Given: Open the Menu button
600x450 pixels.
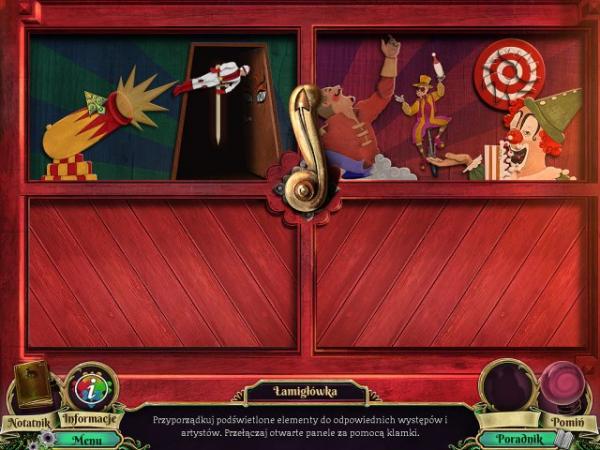Looking at the screenshot, I should pos(87,438).
